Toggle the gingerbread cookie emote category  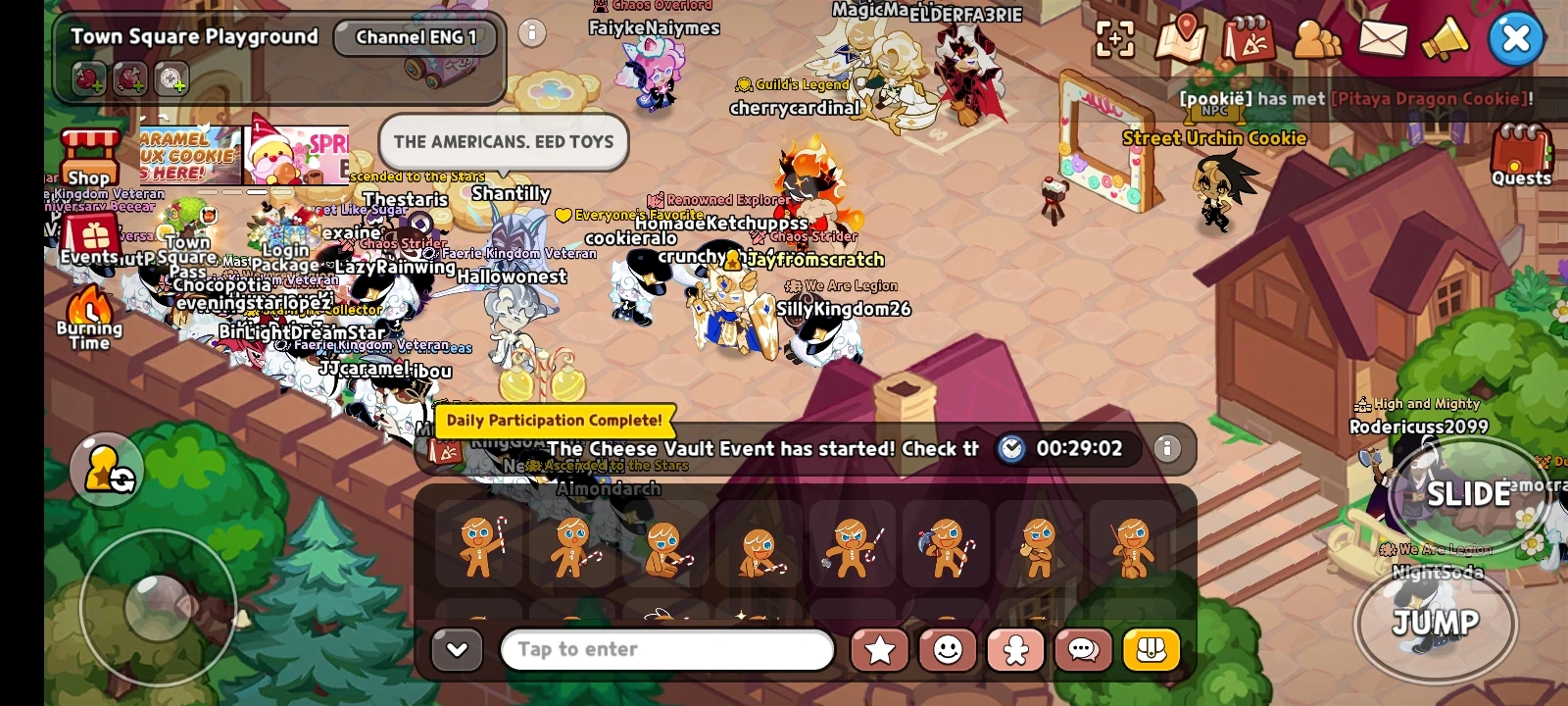(1015, 650)
